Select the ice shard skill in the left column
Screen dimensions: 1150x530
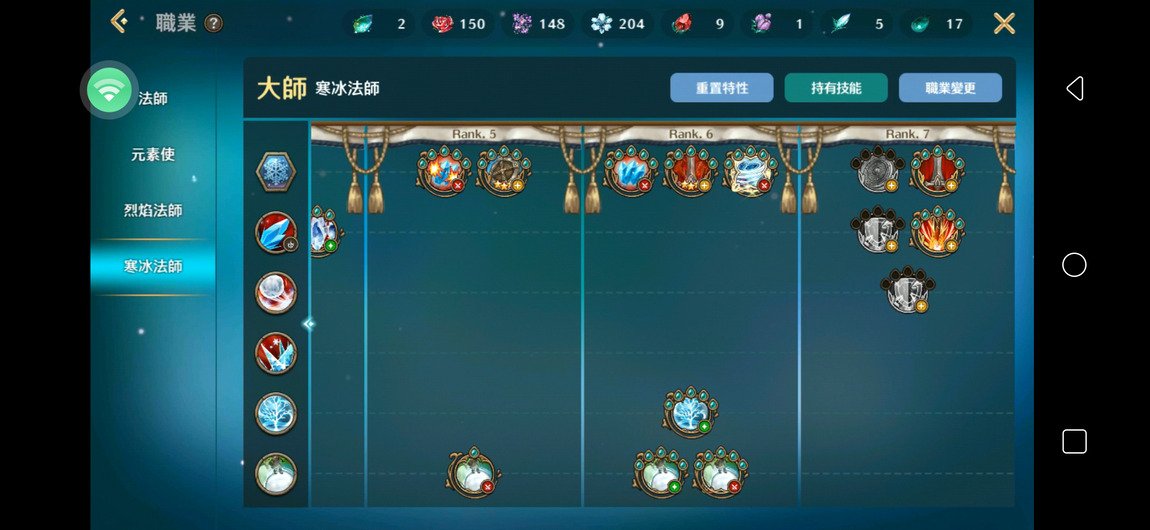tap(275, 233)
